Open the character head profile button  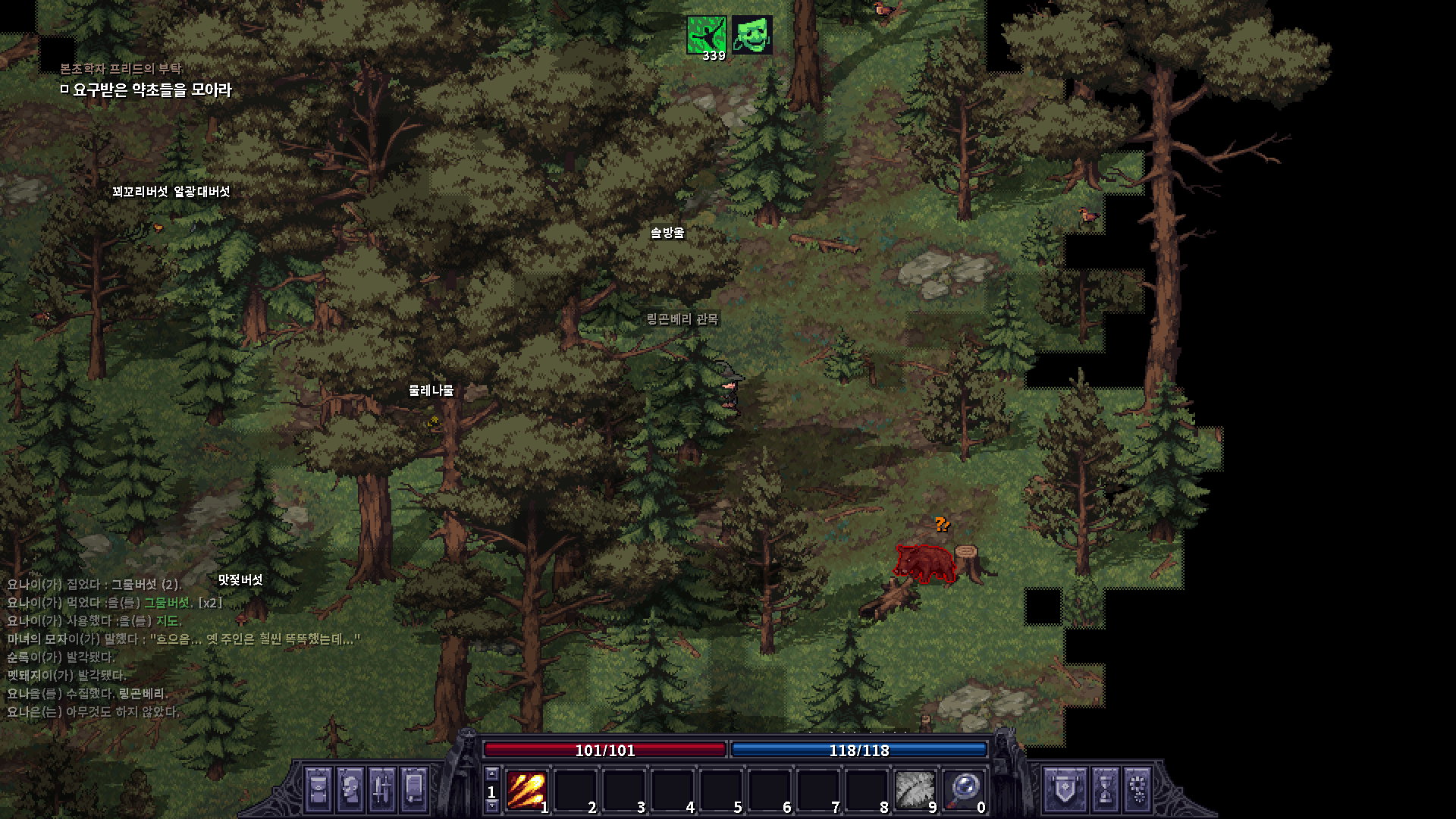350,789
